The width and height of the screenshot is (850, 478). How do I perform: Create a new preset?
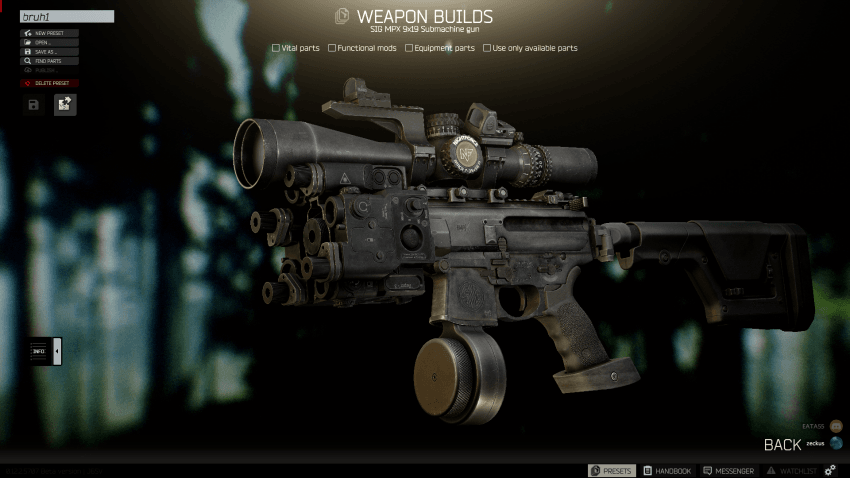[x=50, y=33]
